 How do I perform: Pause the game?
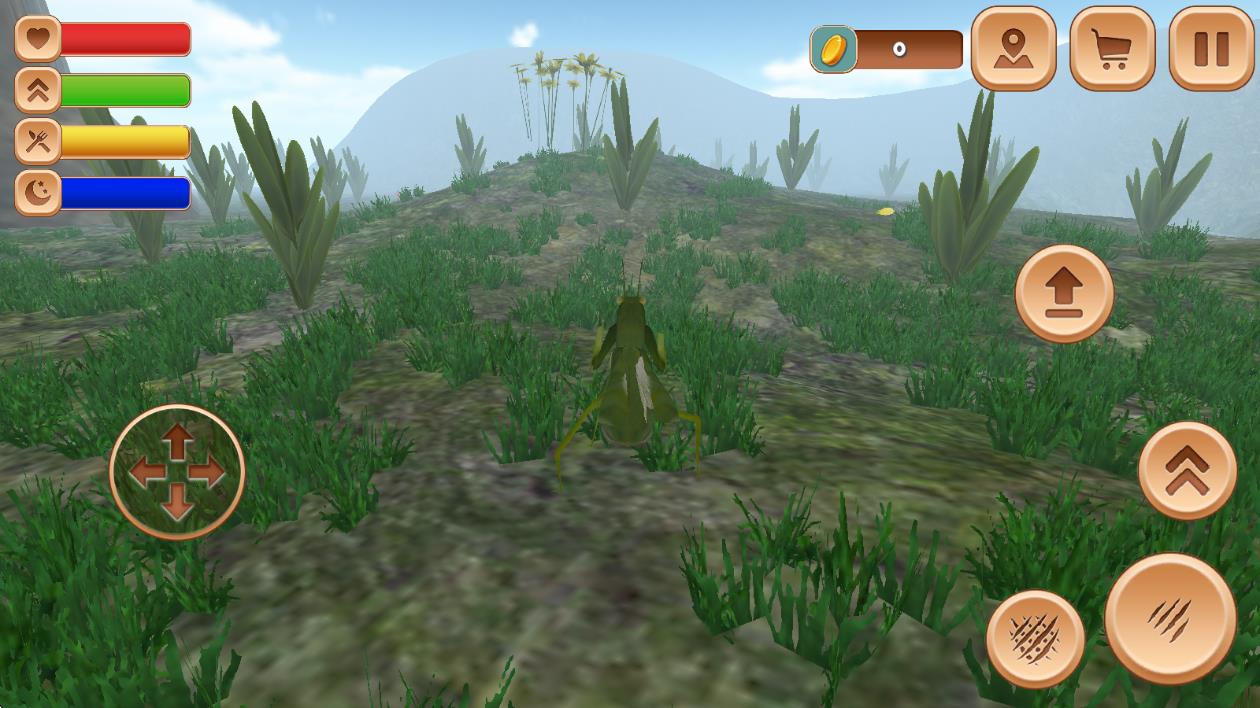pyautogui.click(x=1211, y=49)
